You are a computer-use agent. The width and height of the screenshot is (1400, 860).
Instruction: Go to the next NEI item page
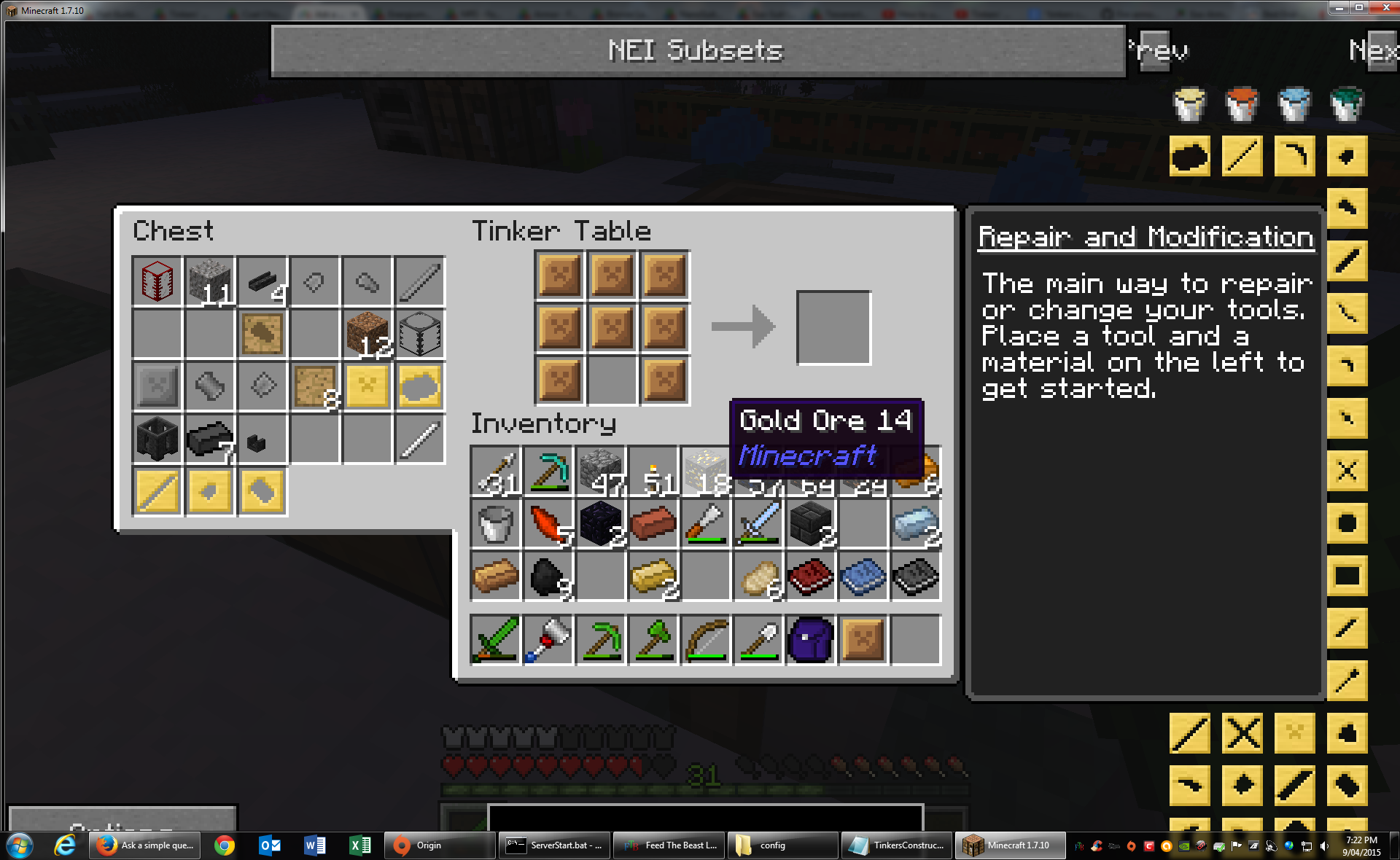[x=1373, y=50]
